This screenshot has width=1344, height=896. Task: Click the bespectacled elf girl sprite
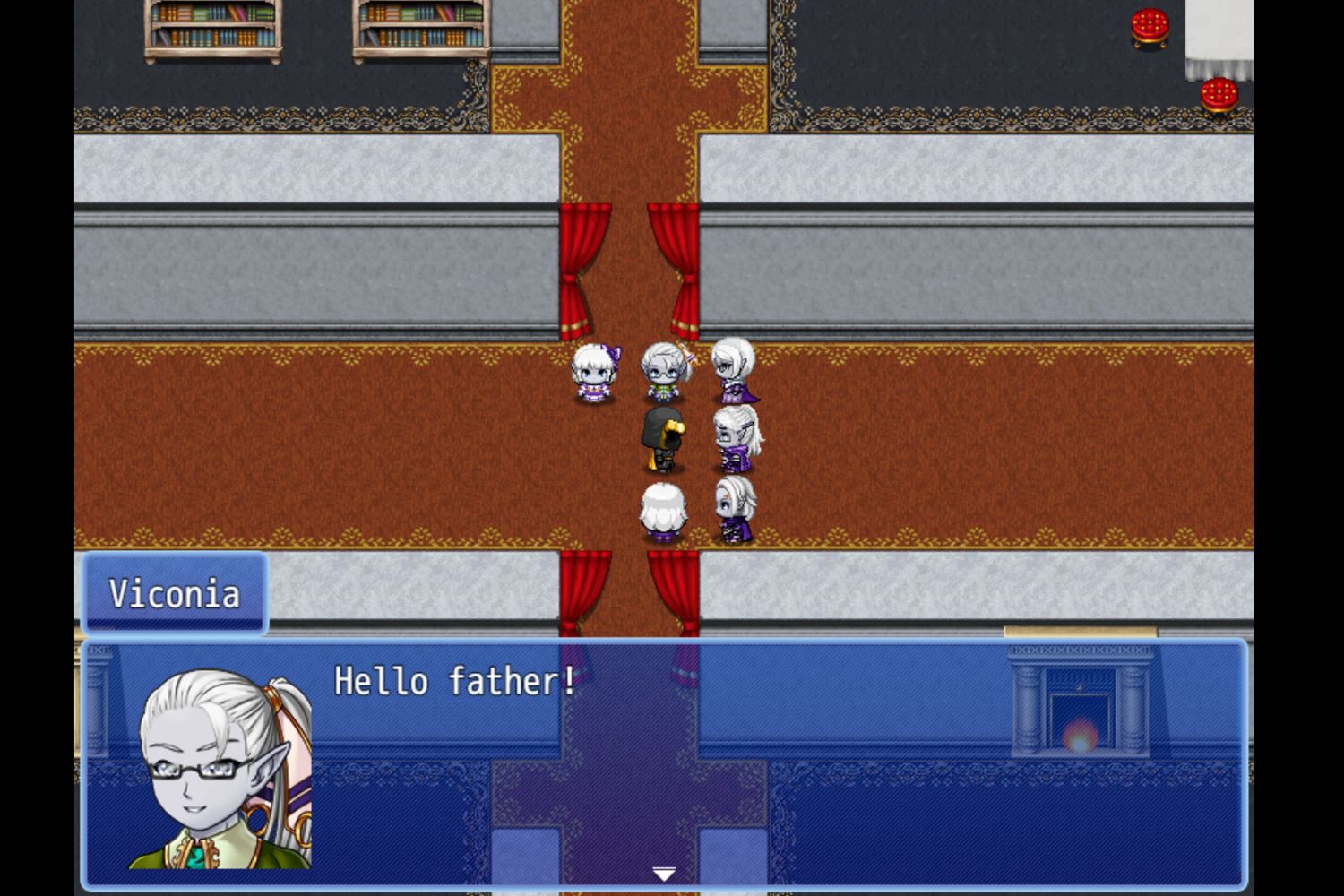663,372
